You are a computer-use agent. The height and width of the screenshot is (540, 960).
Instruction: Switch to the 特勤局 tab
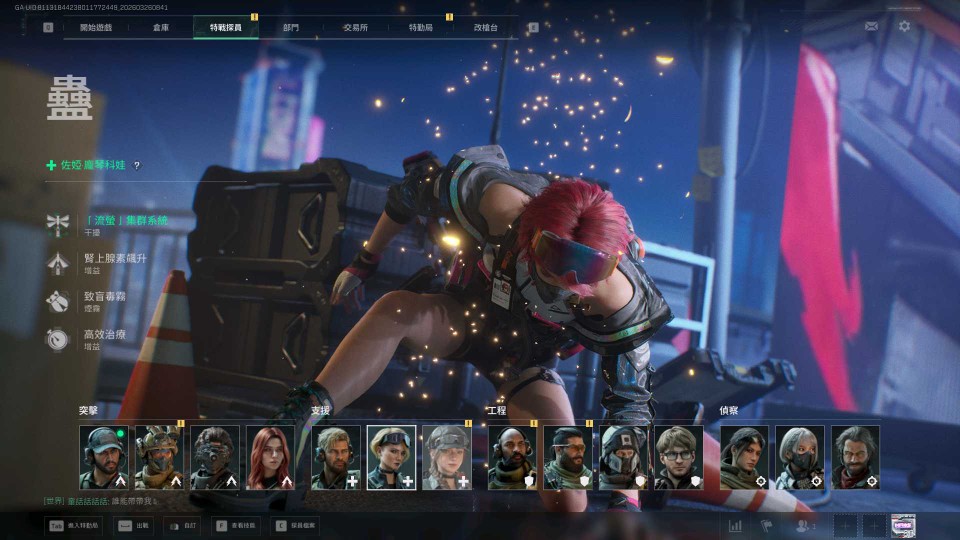[x=420, y=28]
